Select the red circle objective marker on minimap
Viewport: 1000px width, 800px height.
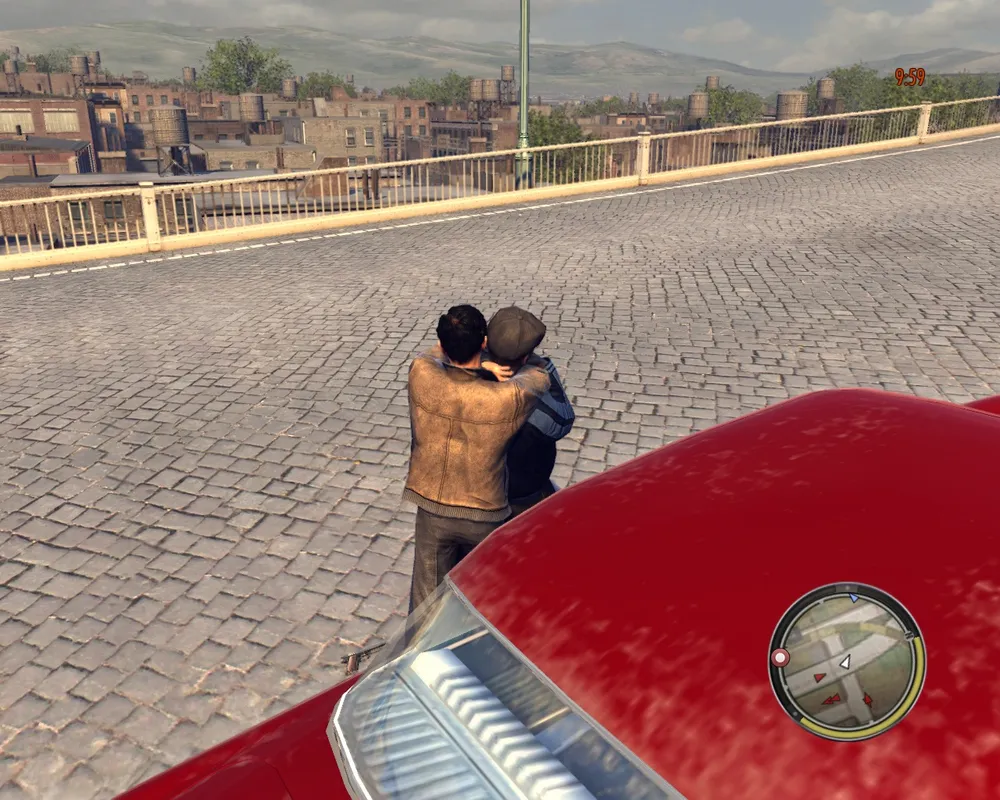[780, 657]
